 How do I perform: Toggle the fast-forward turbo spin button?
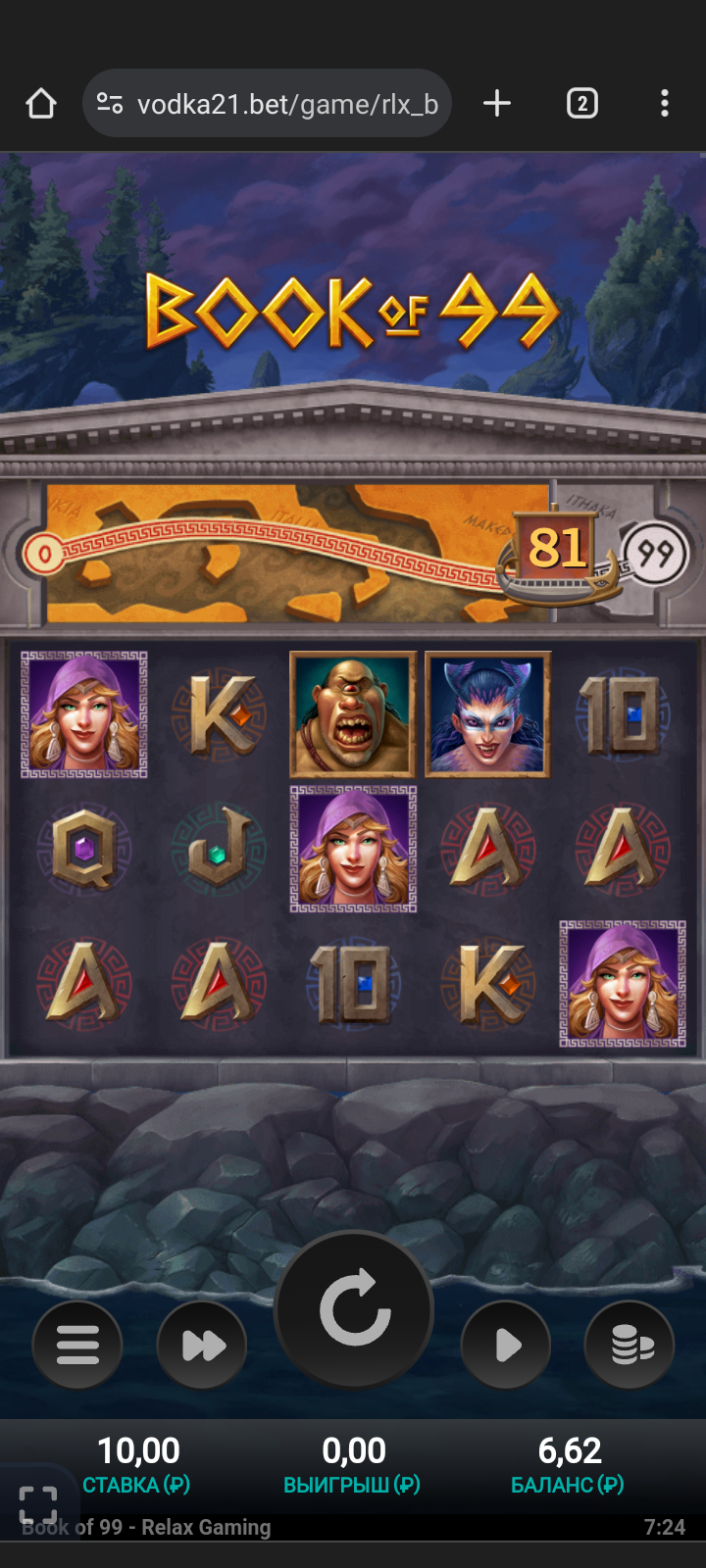point(202,1345)
